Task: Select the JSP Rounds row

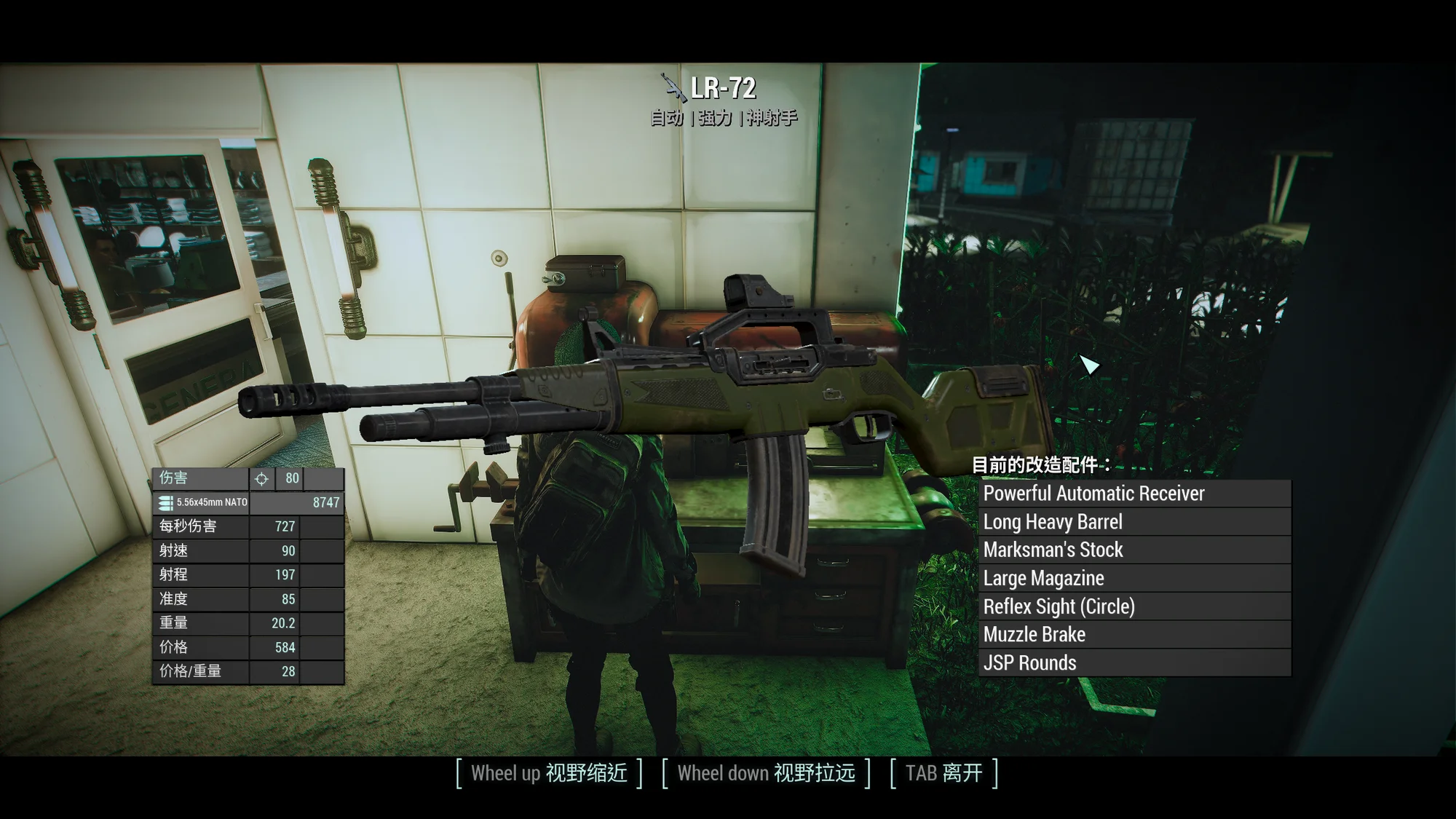Action: [1134, 663]
